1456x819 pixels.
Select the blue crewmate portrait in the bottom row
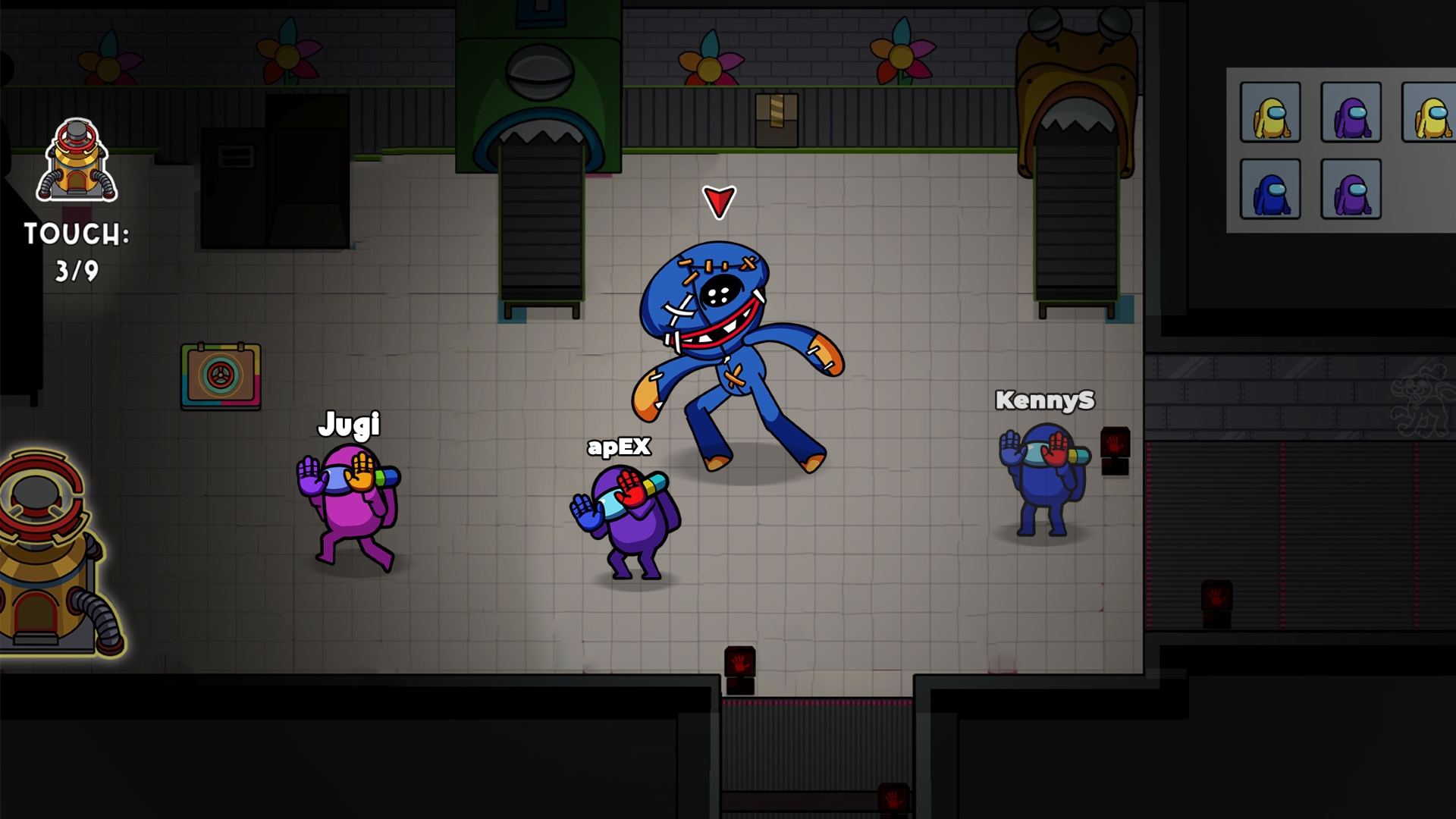pyautogui.click(x=1271, y=190)
